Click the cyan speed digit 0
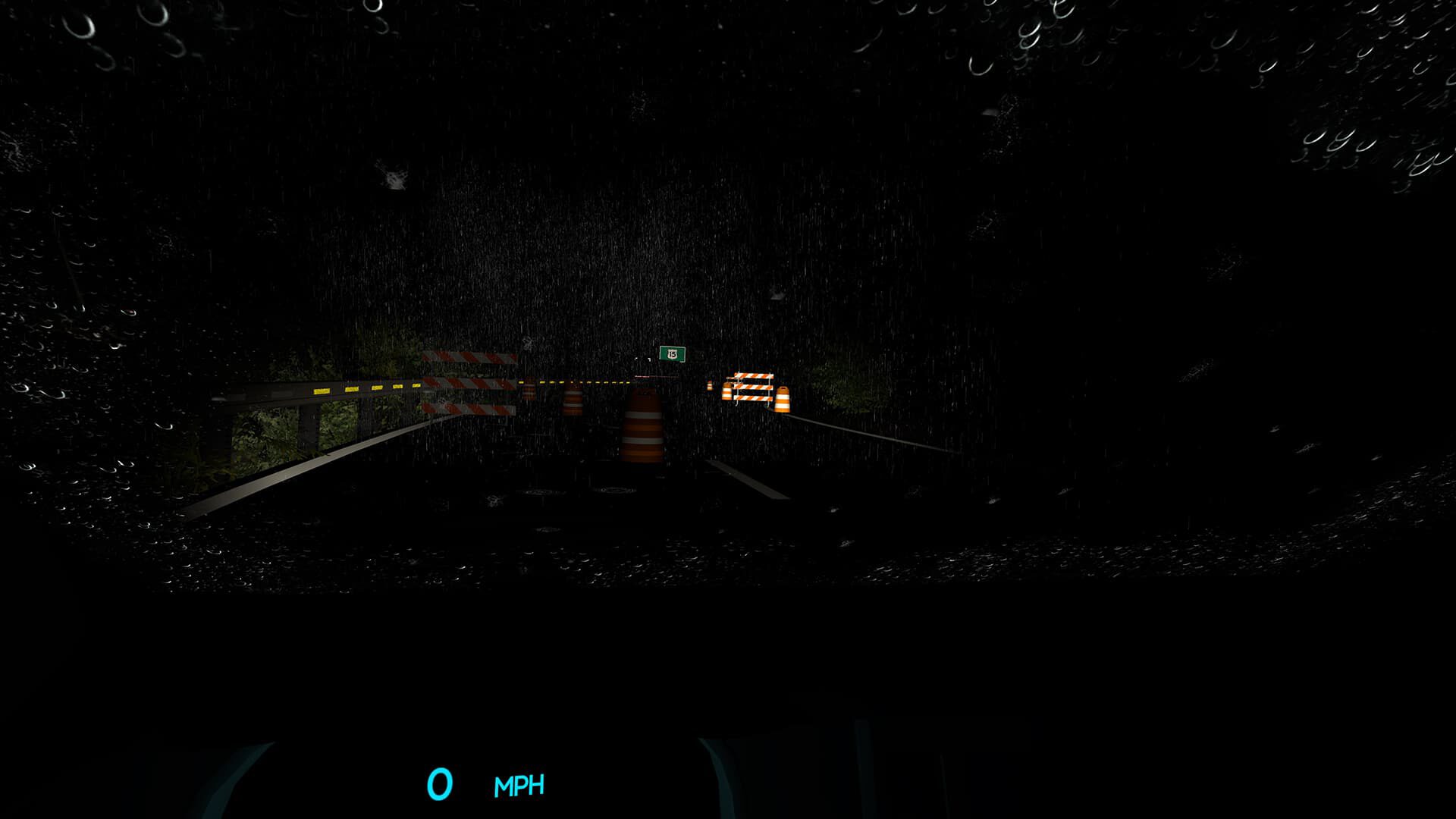1456x819 pixels. tap(440, 783)
